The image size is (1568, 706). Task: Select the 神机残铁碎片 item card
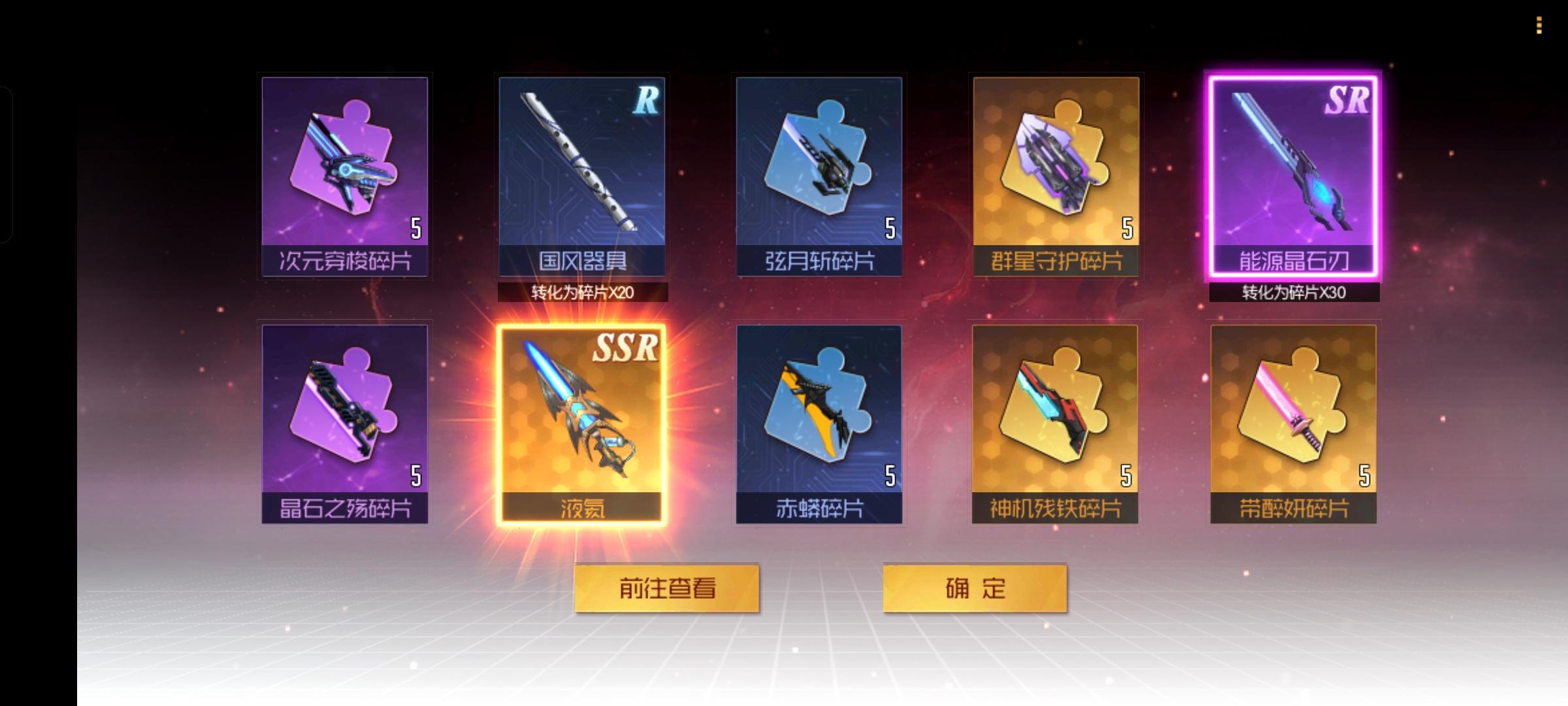[x=1057, y=422]
